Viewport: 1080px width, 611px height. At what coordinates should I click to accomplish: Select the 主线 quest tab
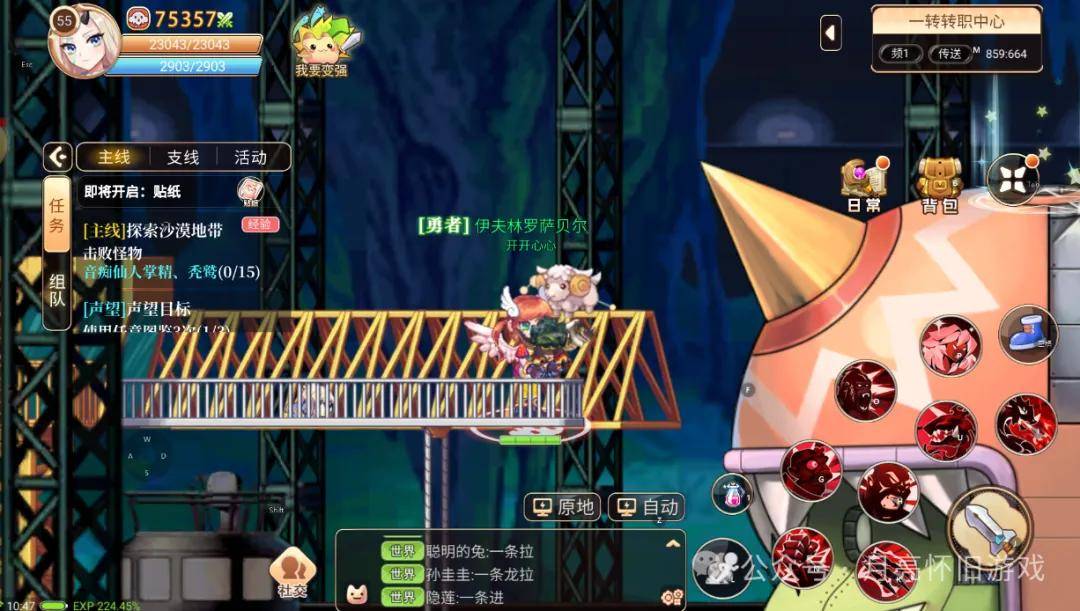(114, 157)
